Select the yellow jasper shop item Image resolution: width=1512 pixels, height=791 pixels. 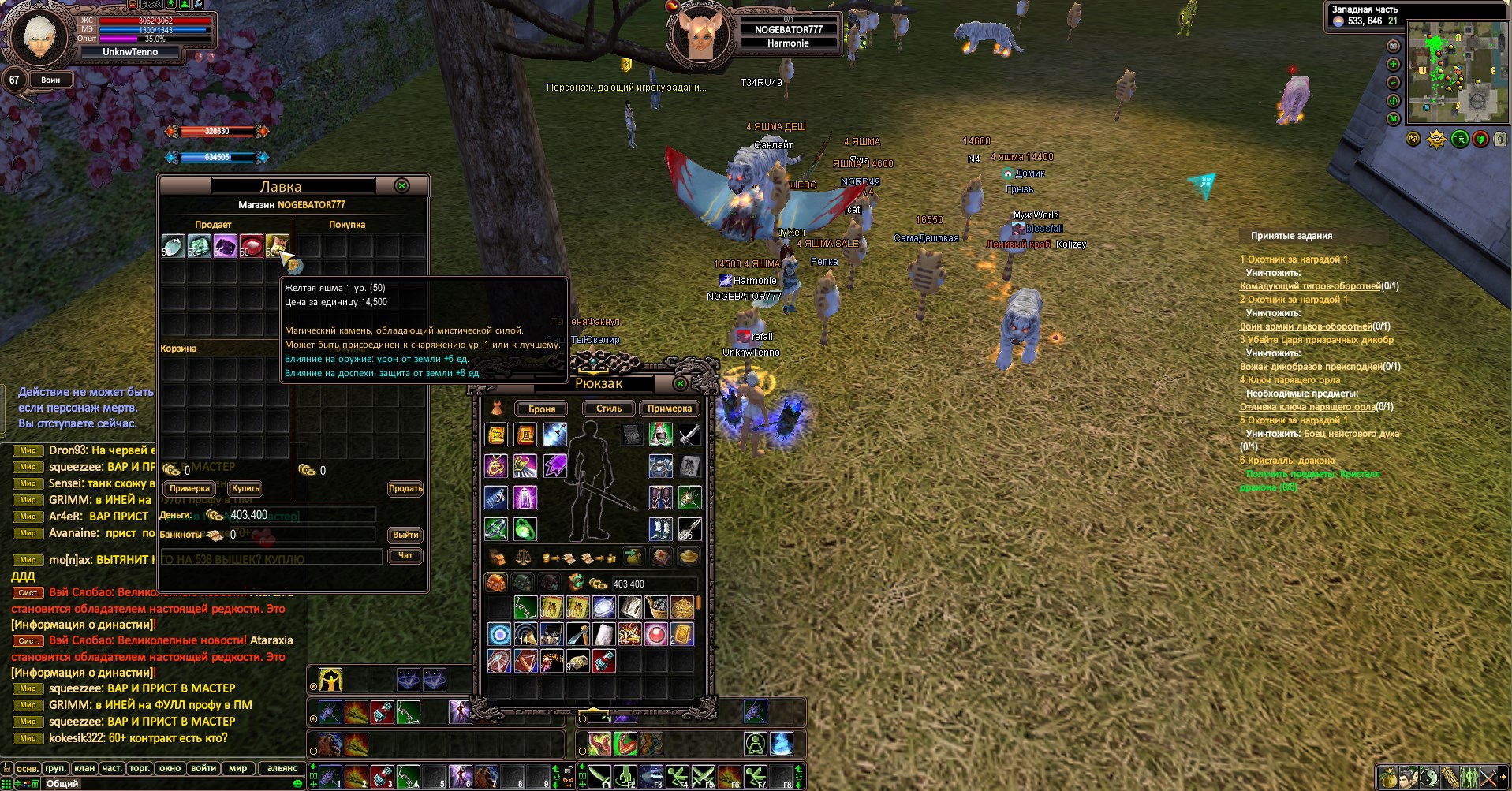coord(277,245)
